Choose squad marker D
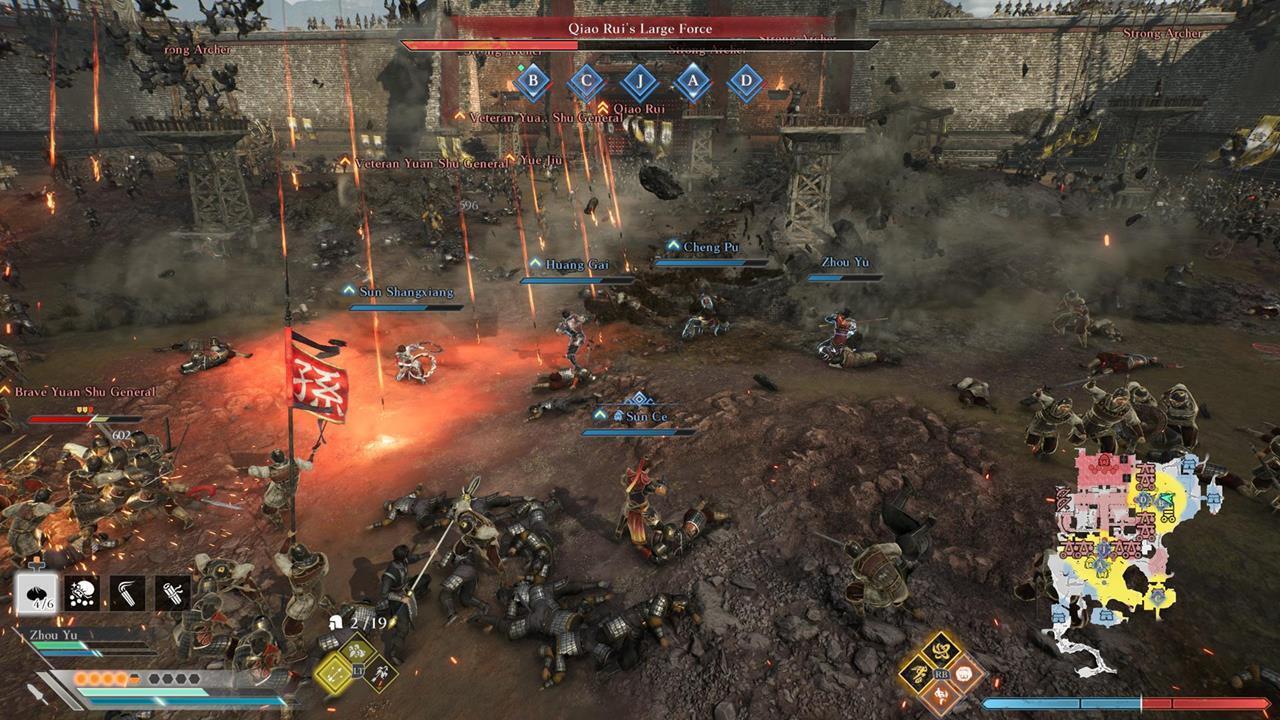Viewport: 1280px width, 720px height. (745, 82)
